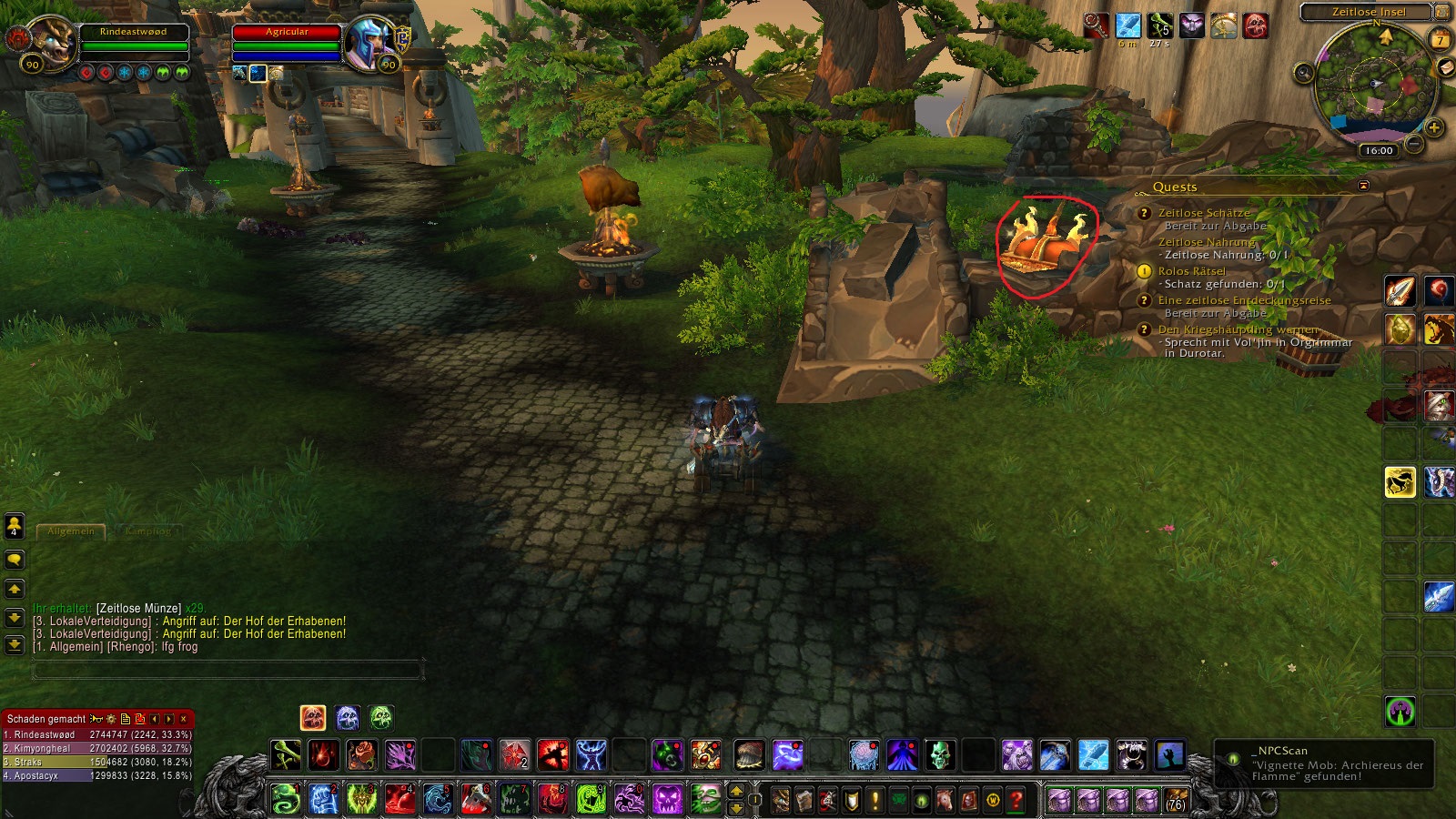The width and height of the screenshot is (1456, 819).
Task: Open the red question mark help menu
Action: (1016, 801)
